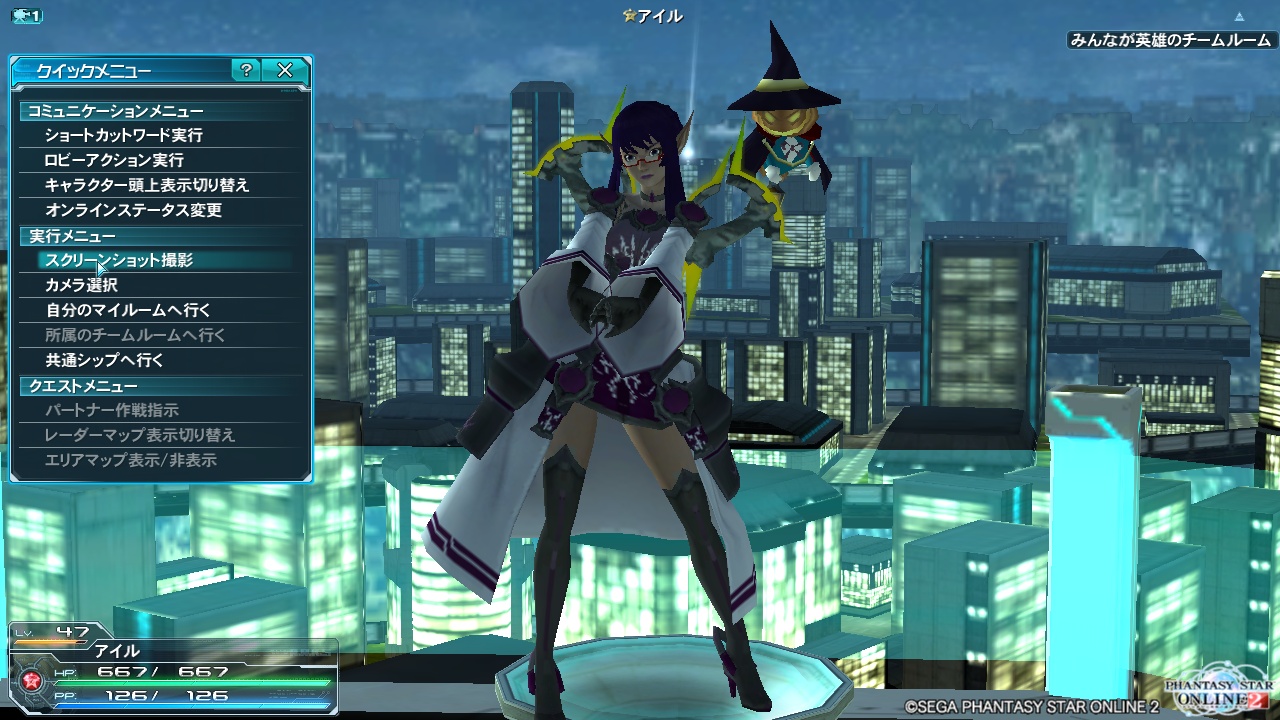This screenshot has width=1280, height=720.
Task: Take a screenshot via スクリーンショット撮影
Action: 119,260
